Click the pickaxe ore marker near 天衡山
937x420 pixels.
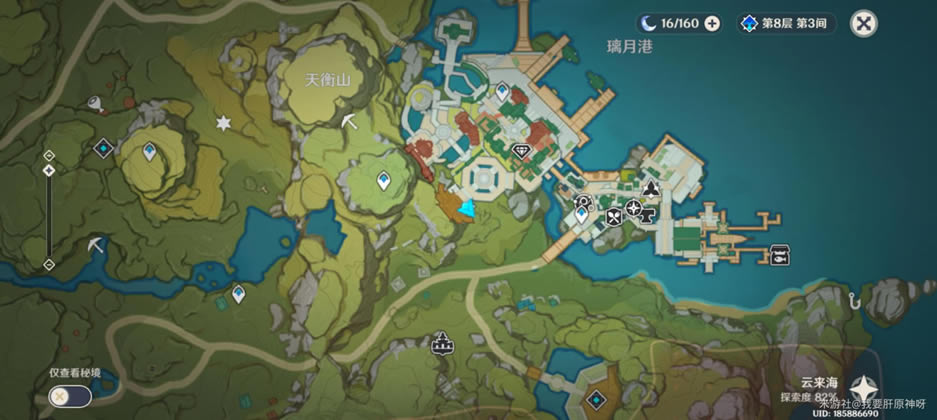(x=349, y=121)
